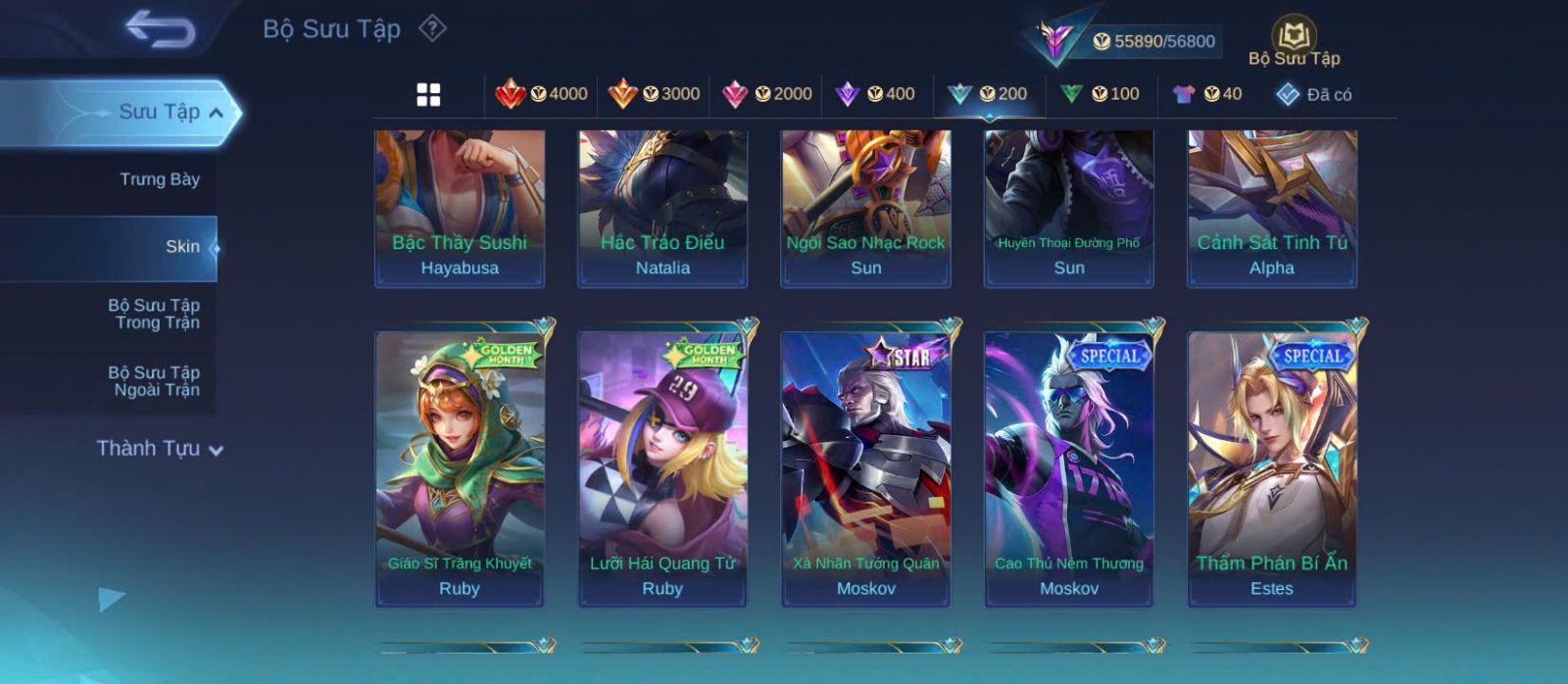Screen dimensions: 1568x684
Task: Open the Trưng Bày menu entry
Action: click(159, 179)
